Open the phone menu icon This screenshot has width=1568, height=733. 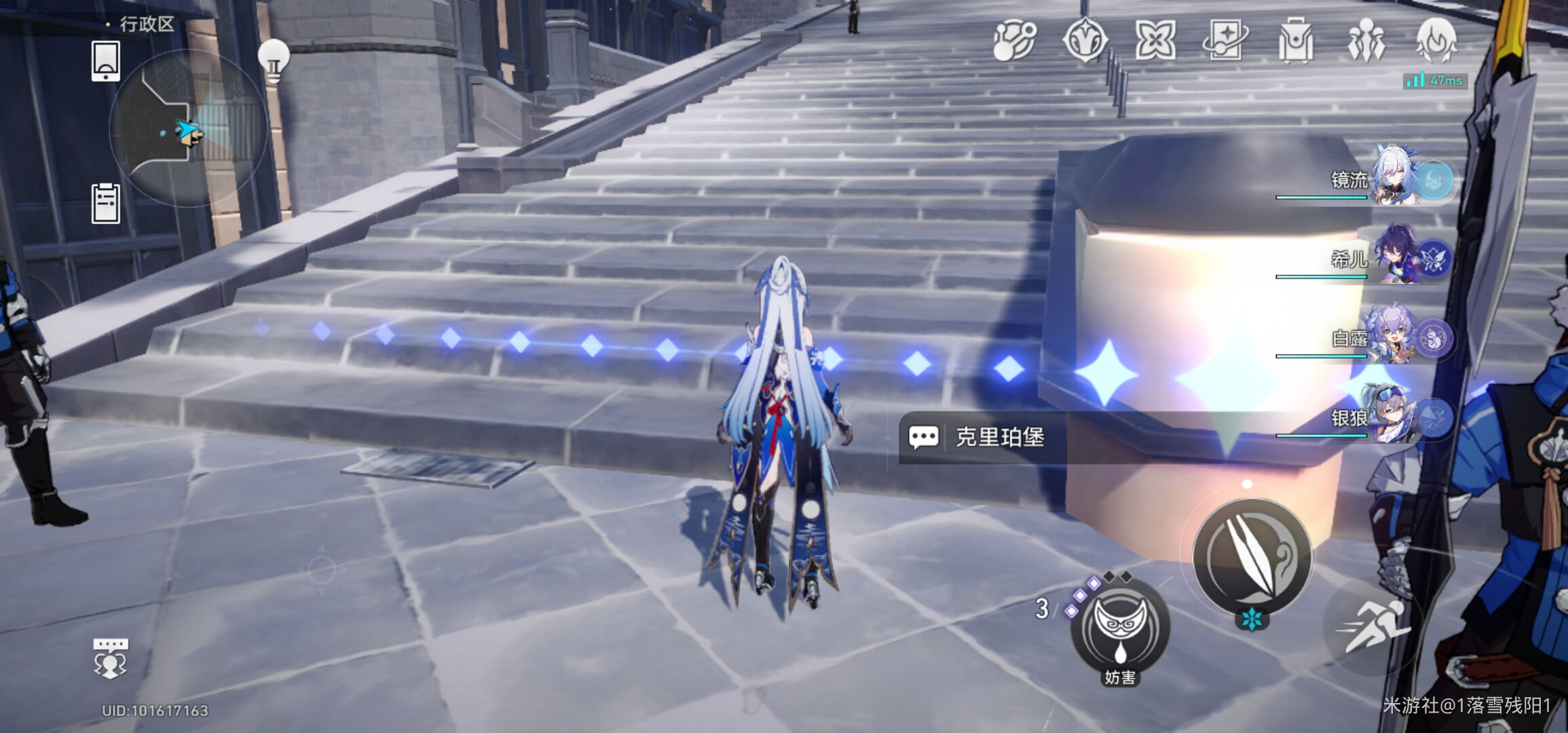[105, 60]
